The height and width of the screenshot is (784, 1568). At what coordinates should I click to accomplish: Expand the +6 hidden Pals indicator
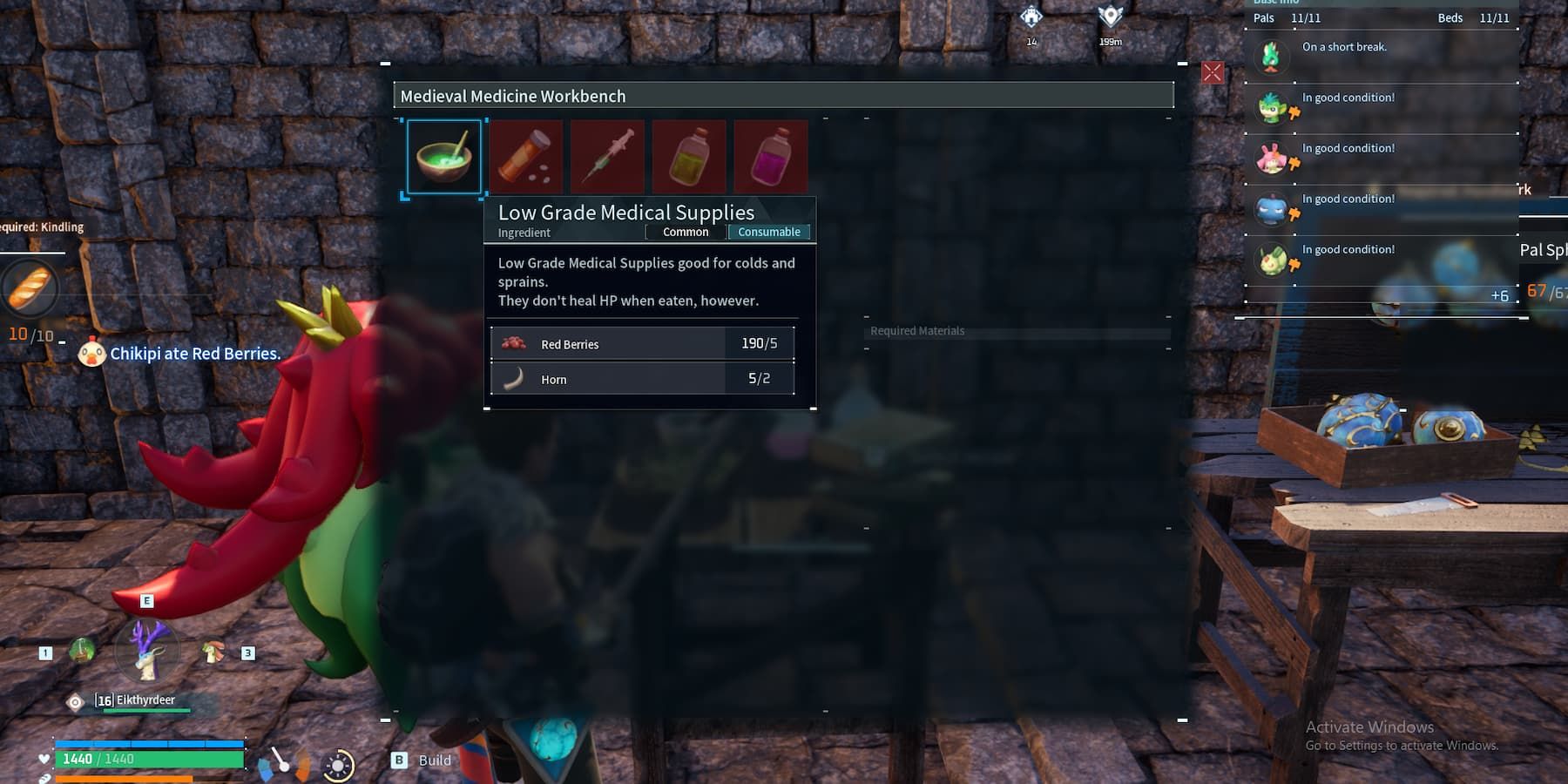[1500, 296]
